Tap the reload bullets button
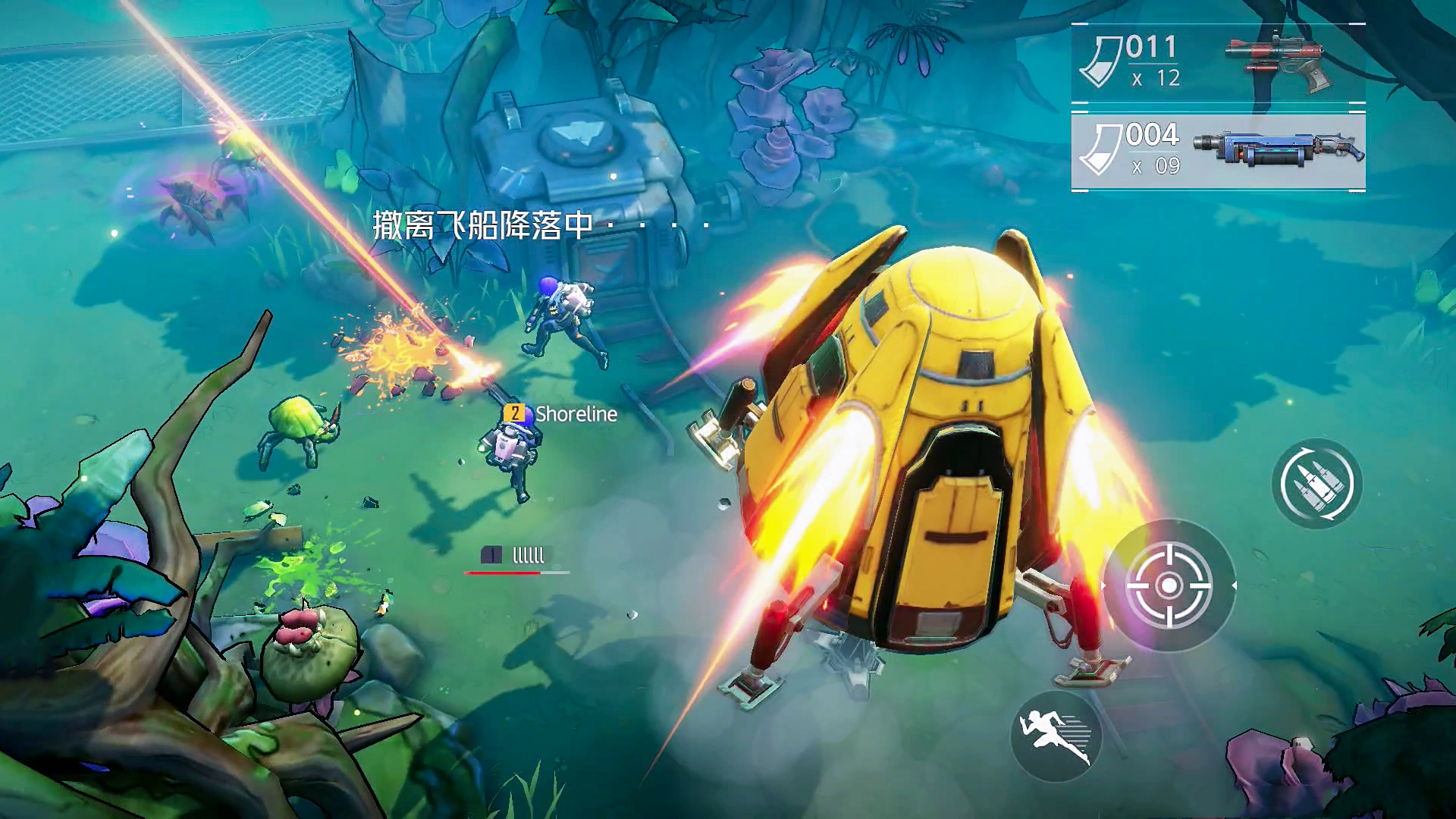This screenshot has width=1456, height=819. coord(1316,483)
